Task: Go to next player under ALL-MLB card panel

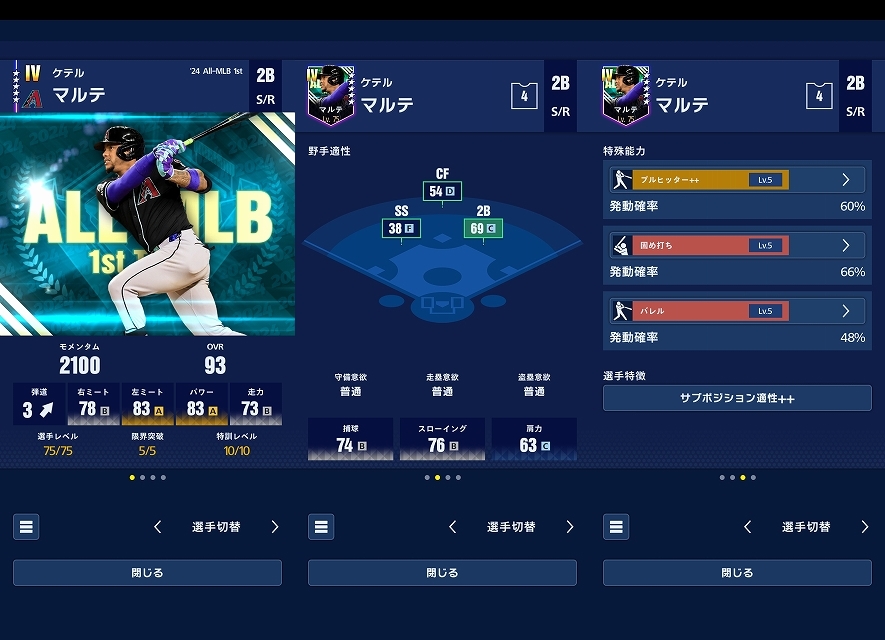Action: click(275, 527)
